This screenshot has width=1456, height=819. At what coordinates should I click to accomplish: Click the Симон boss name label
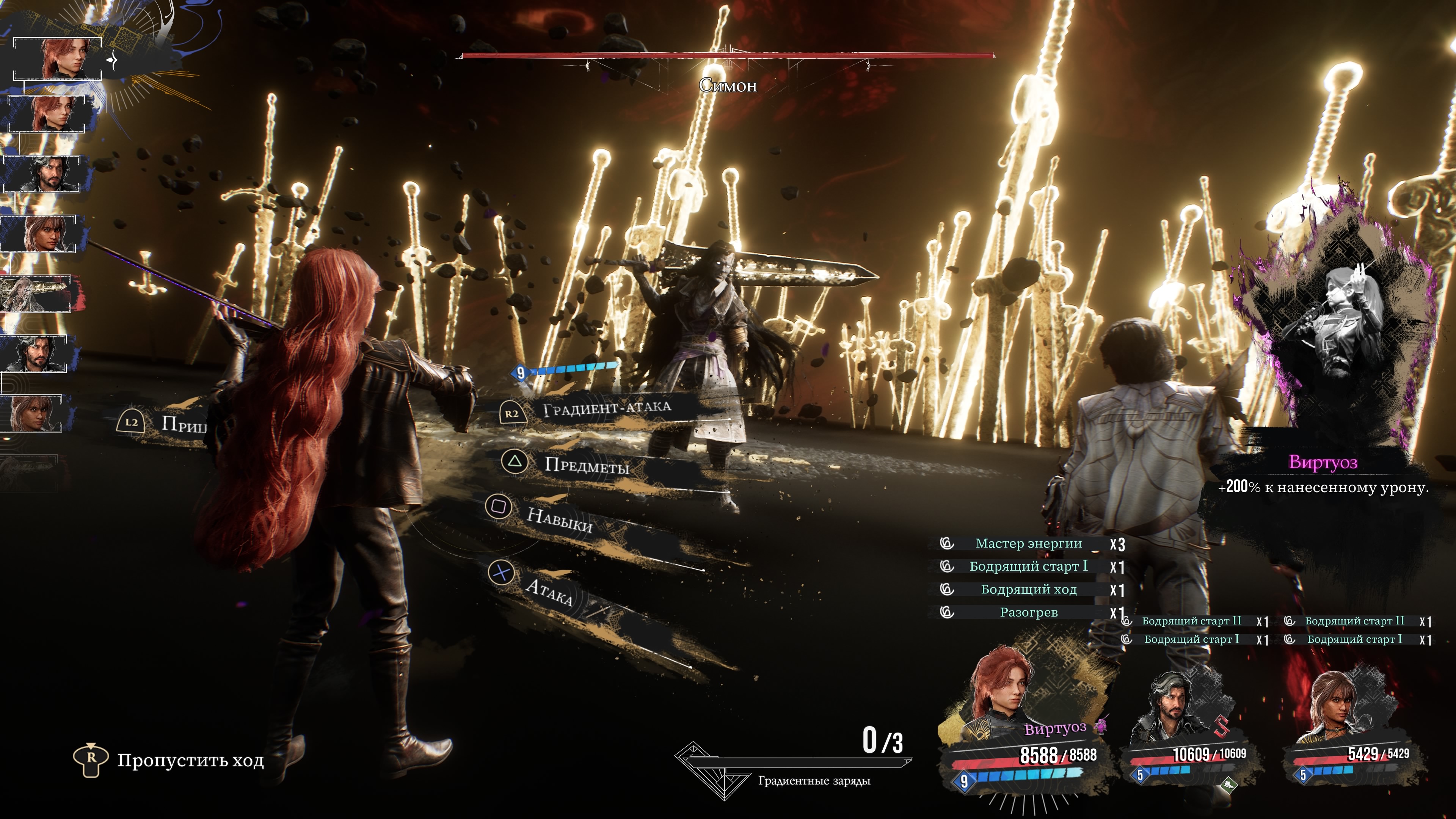click(x=728, y=86)
